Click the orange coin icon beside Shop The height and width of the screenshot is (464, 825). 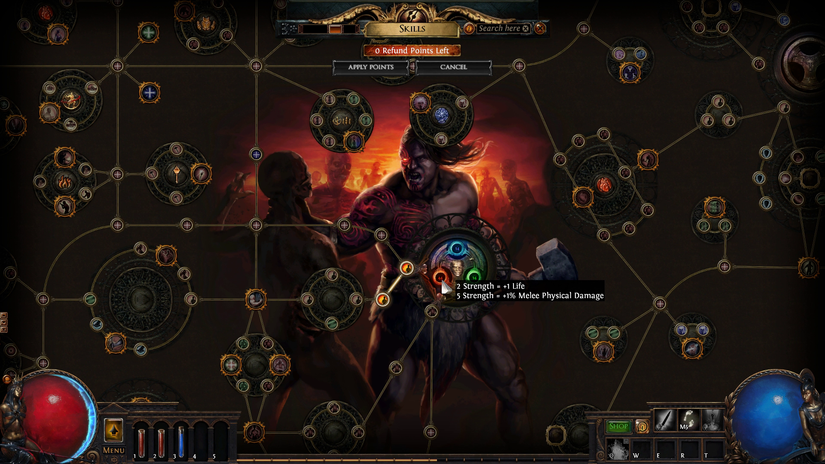(x=642, y=427)
